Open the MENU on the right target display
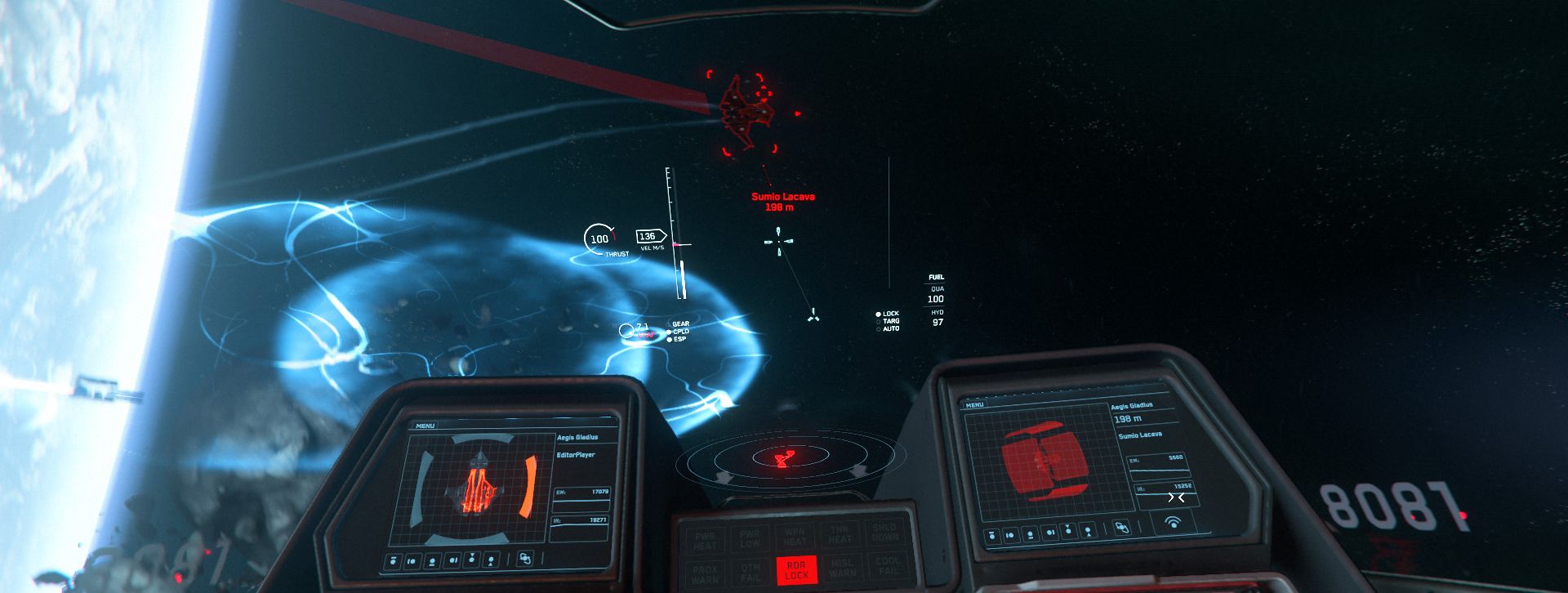This screenshot has height=593, width=1568. tap(974, 405)
